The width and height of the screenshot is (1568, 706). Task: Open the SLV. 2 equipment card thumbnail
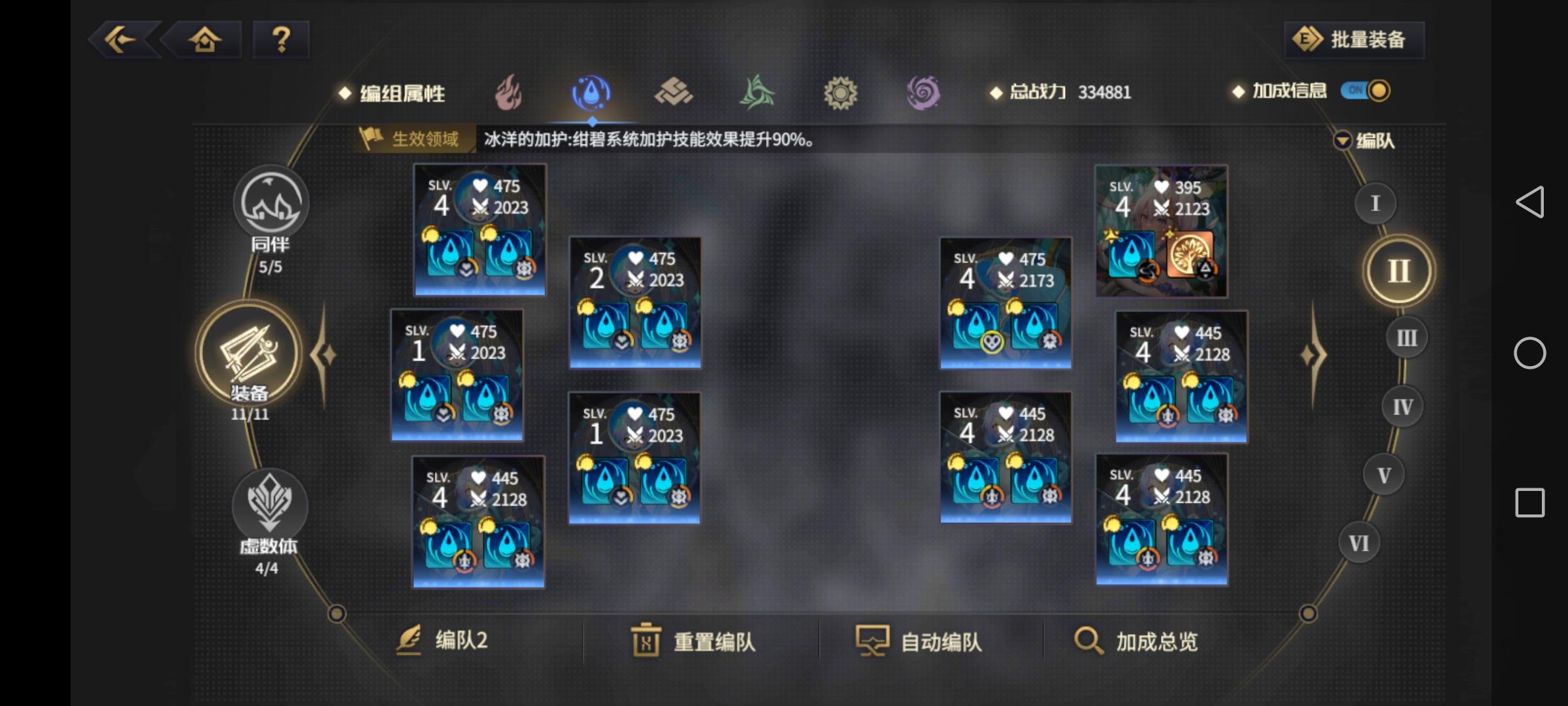(634, 301)
